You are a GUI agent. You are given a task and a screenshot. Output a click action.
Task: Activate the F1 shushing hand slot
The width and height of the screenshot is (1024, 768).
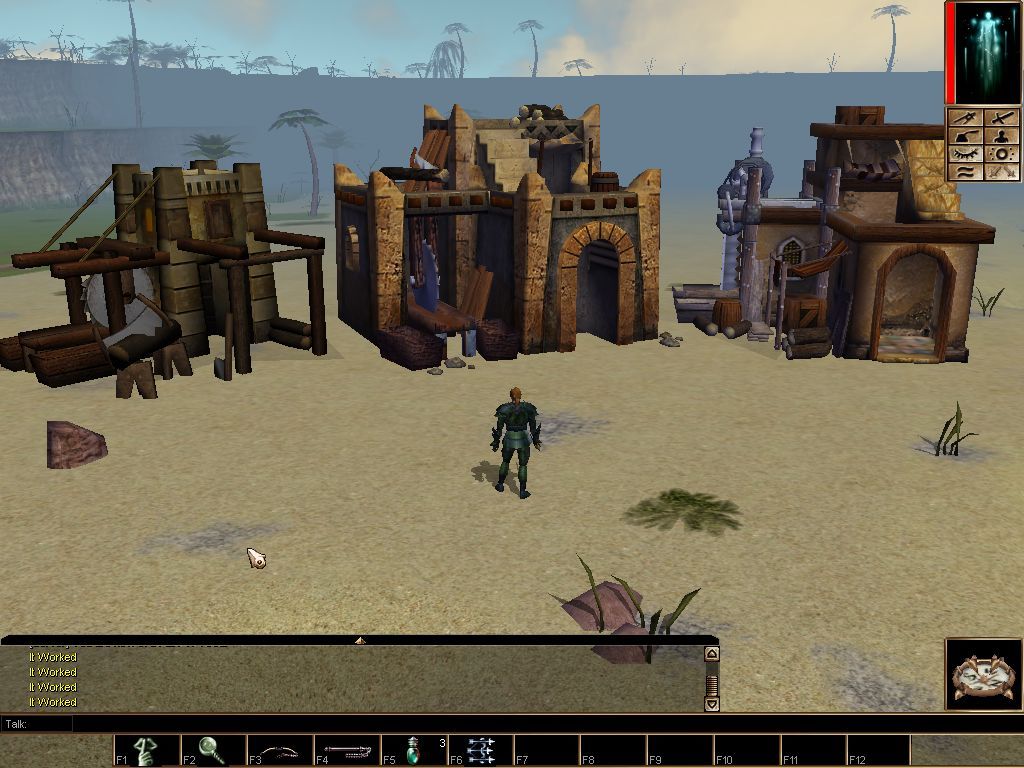[x=147, y=750]
